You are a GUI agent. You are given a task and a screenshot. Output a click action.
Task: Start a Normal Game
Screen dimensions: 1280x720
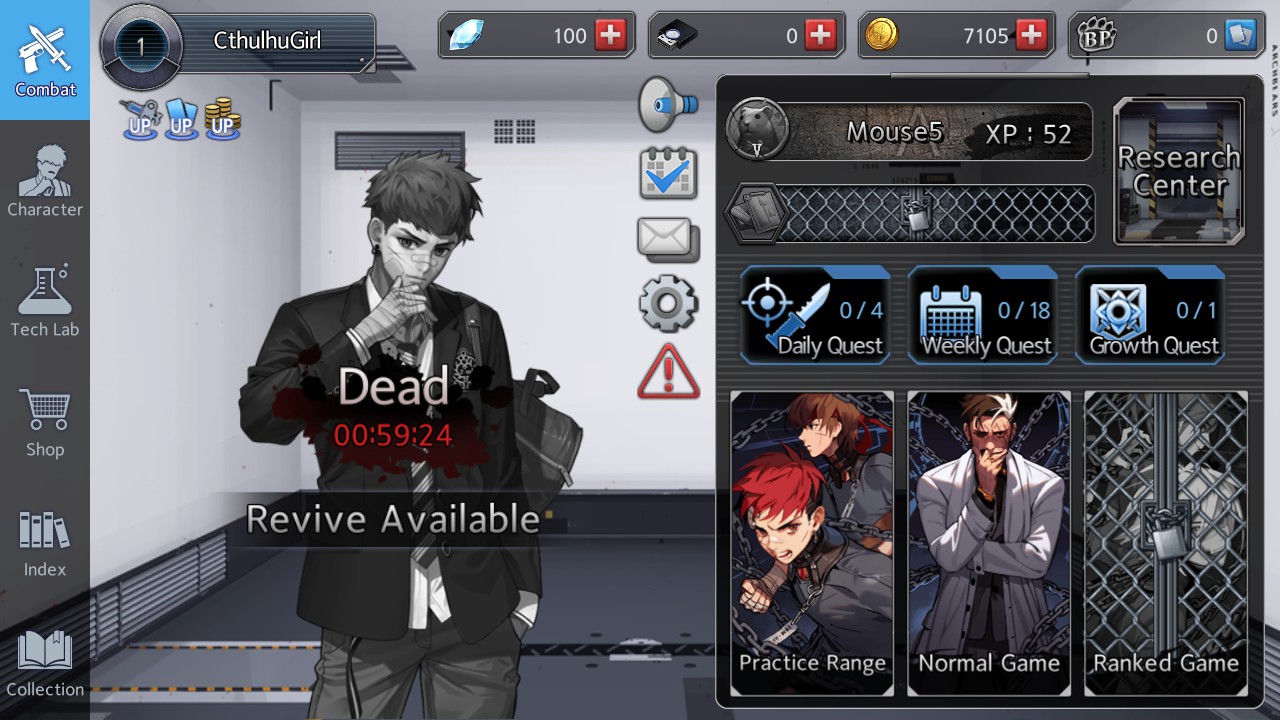pyautogui.click(x=988, y=540)
